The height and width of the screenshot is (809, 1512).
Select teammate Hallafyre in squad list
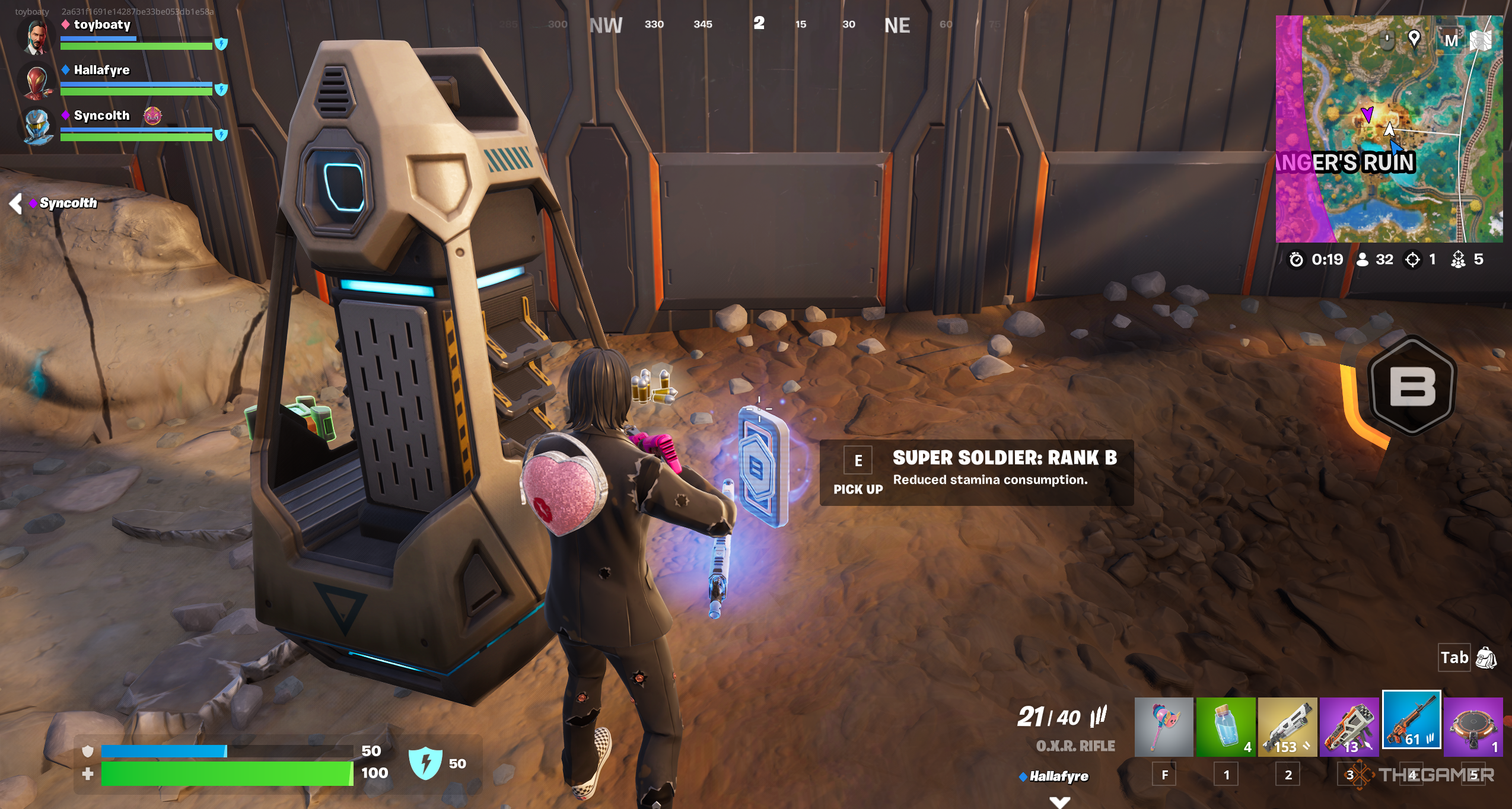(101, 70)
